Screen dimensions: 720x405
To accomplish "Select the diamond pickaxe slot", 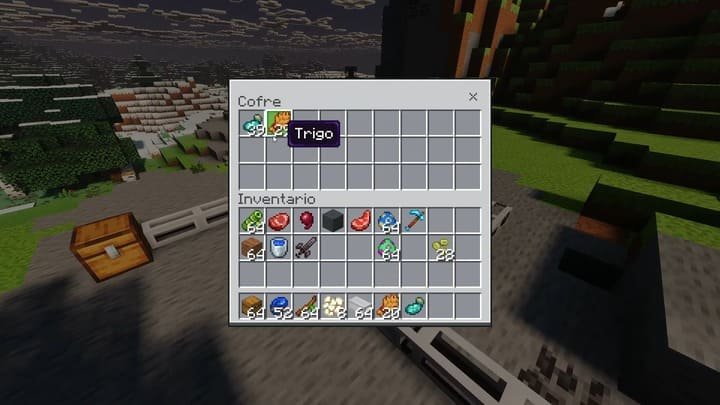I will 414,220.
